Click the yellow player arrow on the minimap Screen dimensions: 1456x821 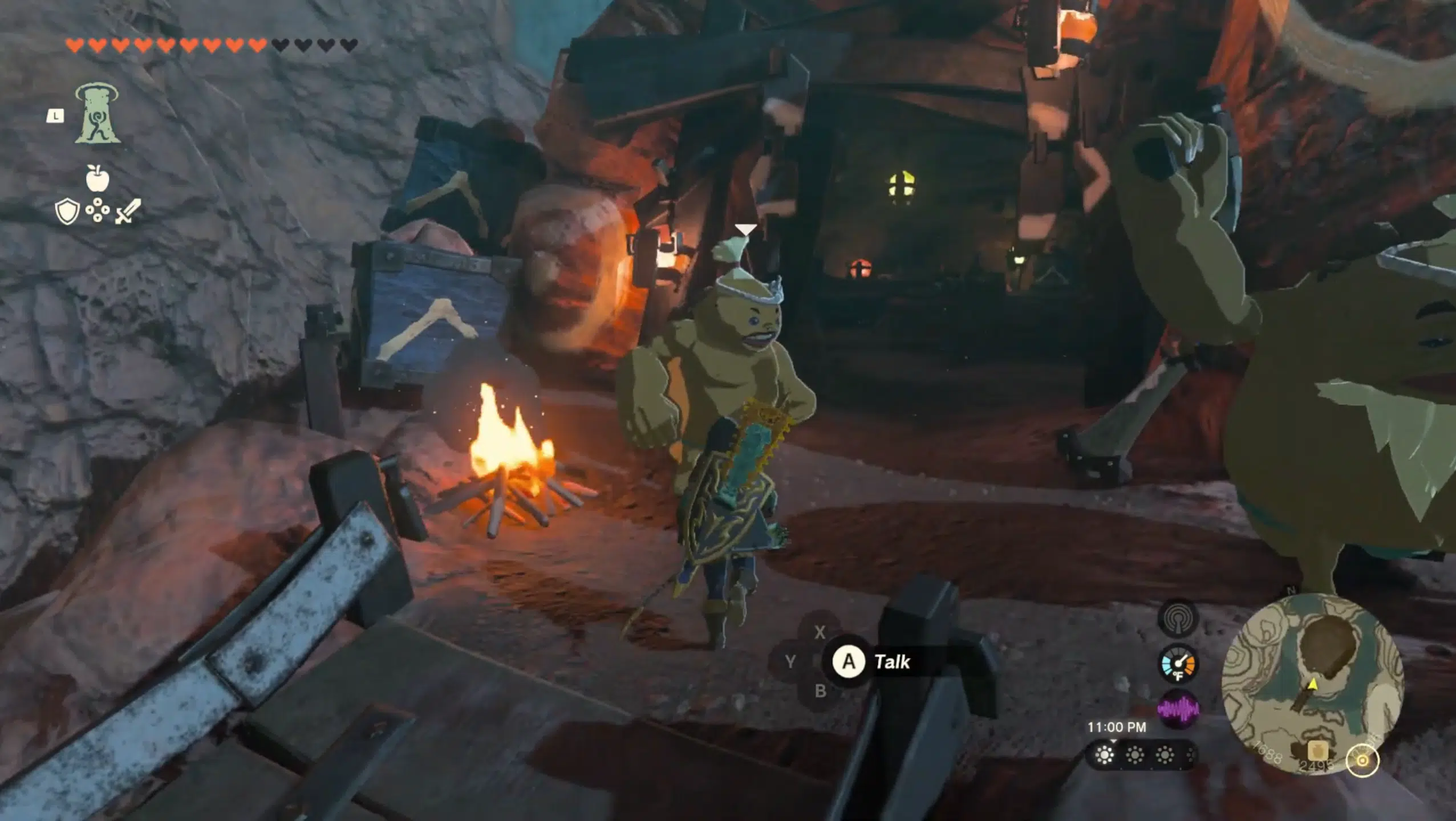click(x=1314, y=685)
